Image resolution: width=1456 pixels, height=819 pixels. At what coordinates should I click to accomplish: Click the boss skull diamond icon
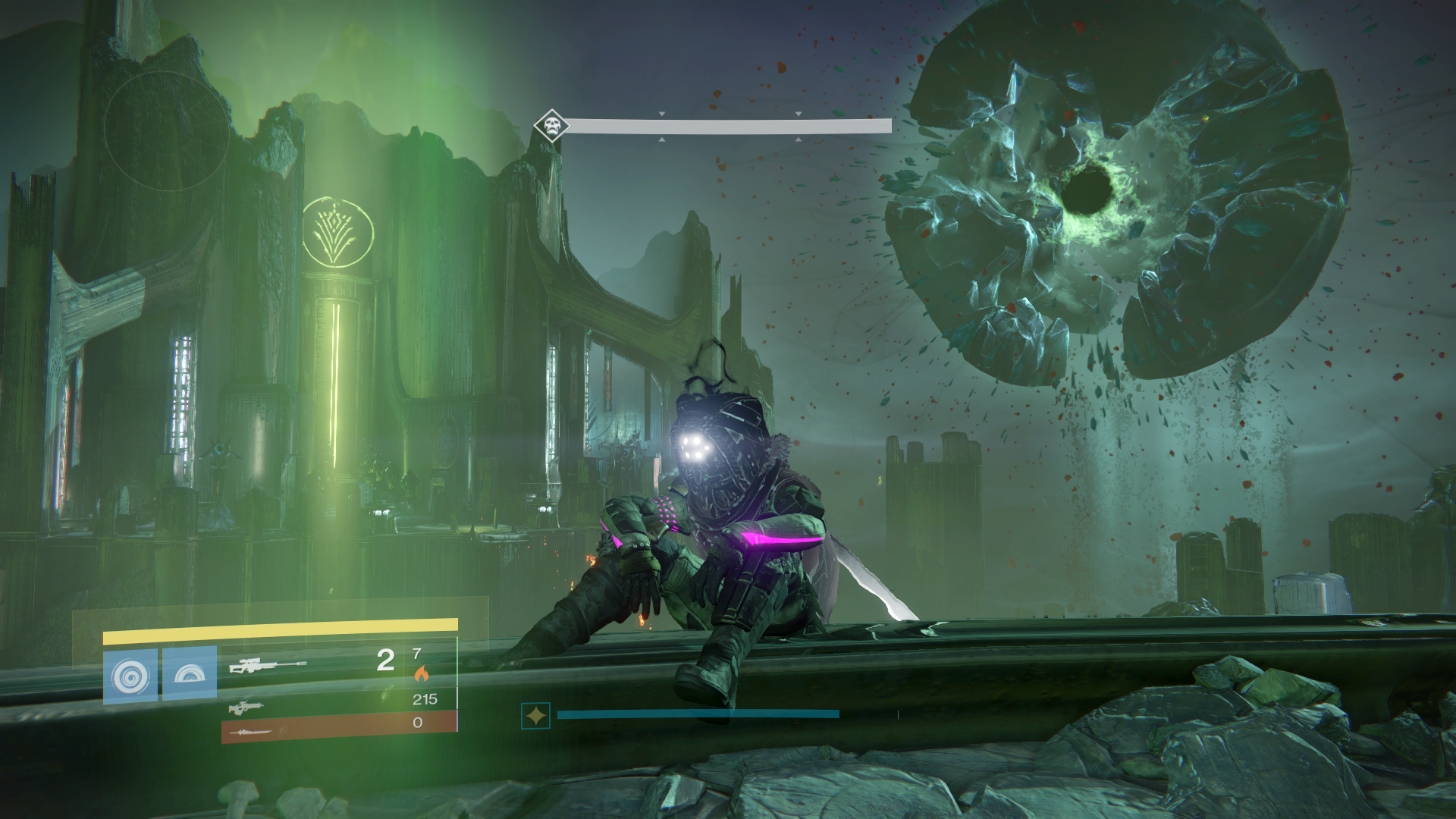click(x=551, y=125)
